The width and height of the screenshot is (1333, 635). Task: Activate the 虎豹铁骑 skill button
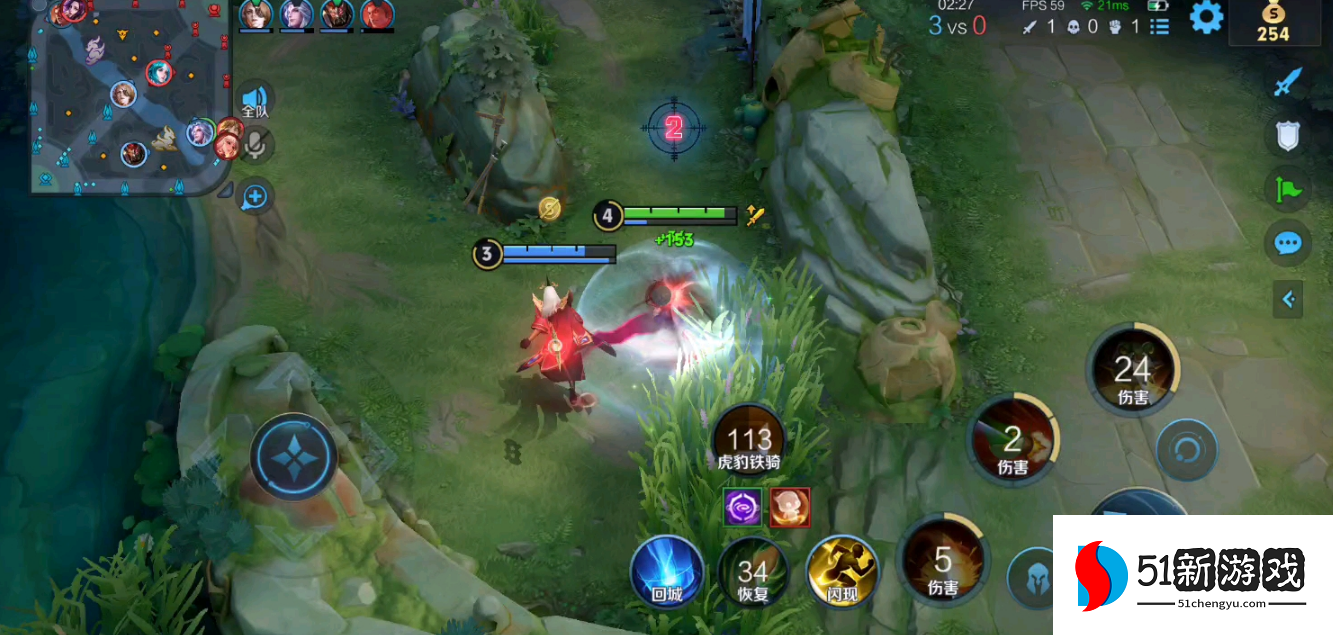749,442
